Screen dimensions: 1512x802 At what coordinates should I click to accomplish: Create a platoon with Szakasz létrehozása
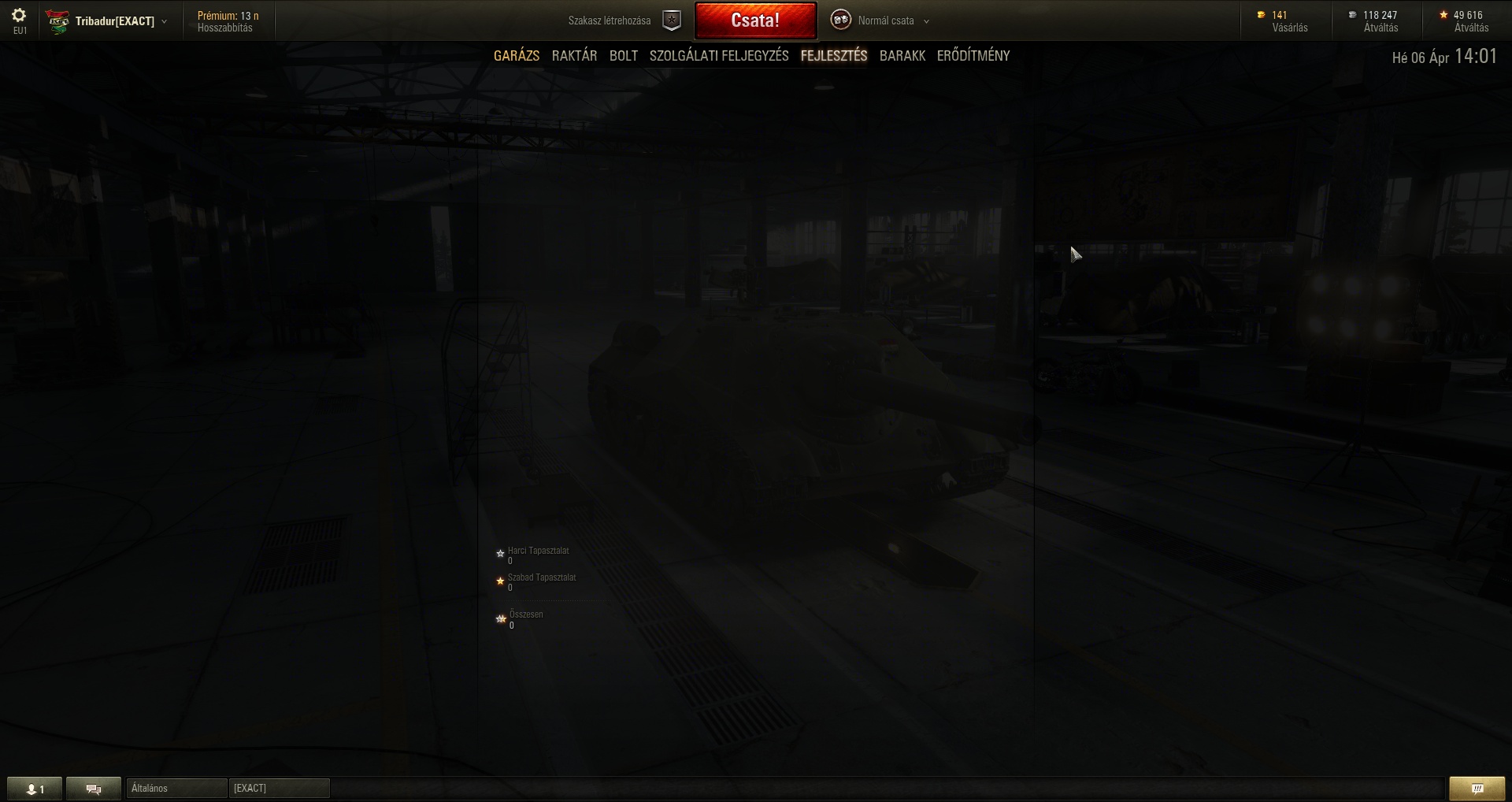pyautogui.click(x=624, y=20)
